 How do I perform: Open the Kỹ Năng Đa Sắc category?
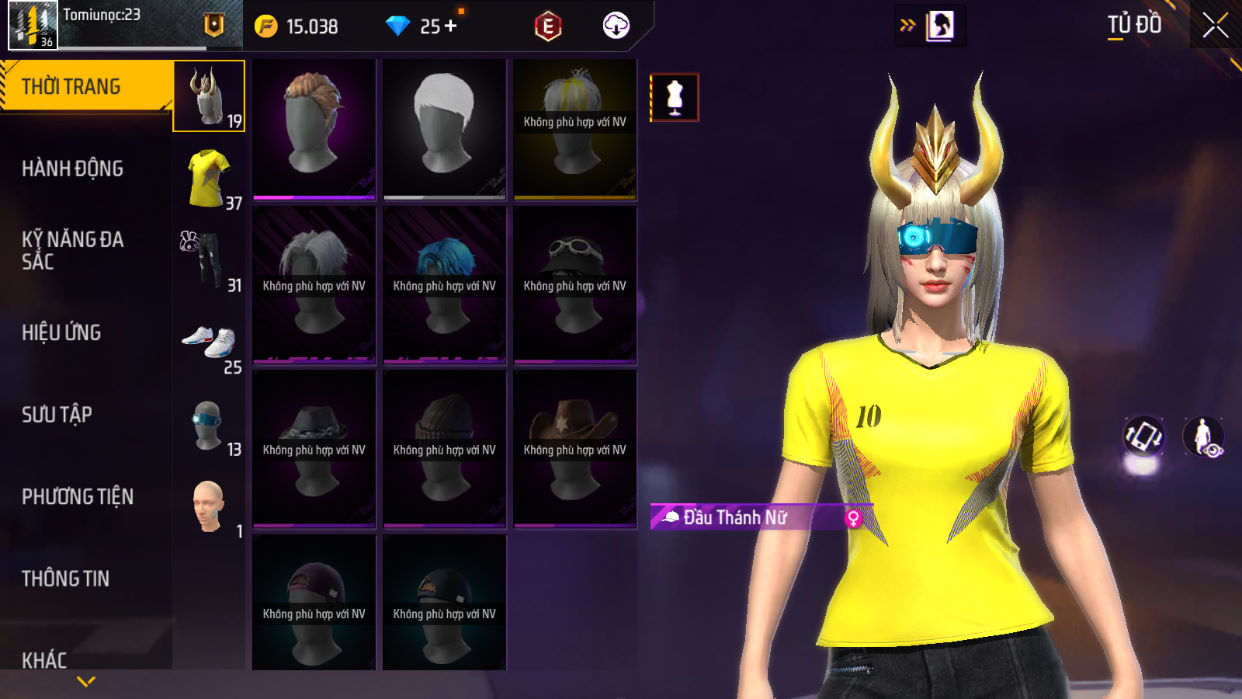tap(73, 250)
